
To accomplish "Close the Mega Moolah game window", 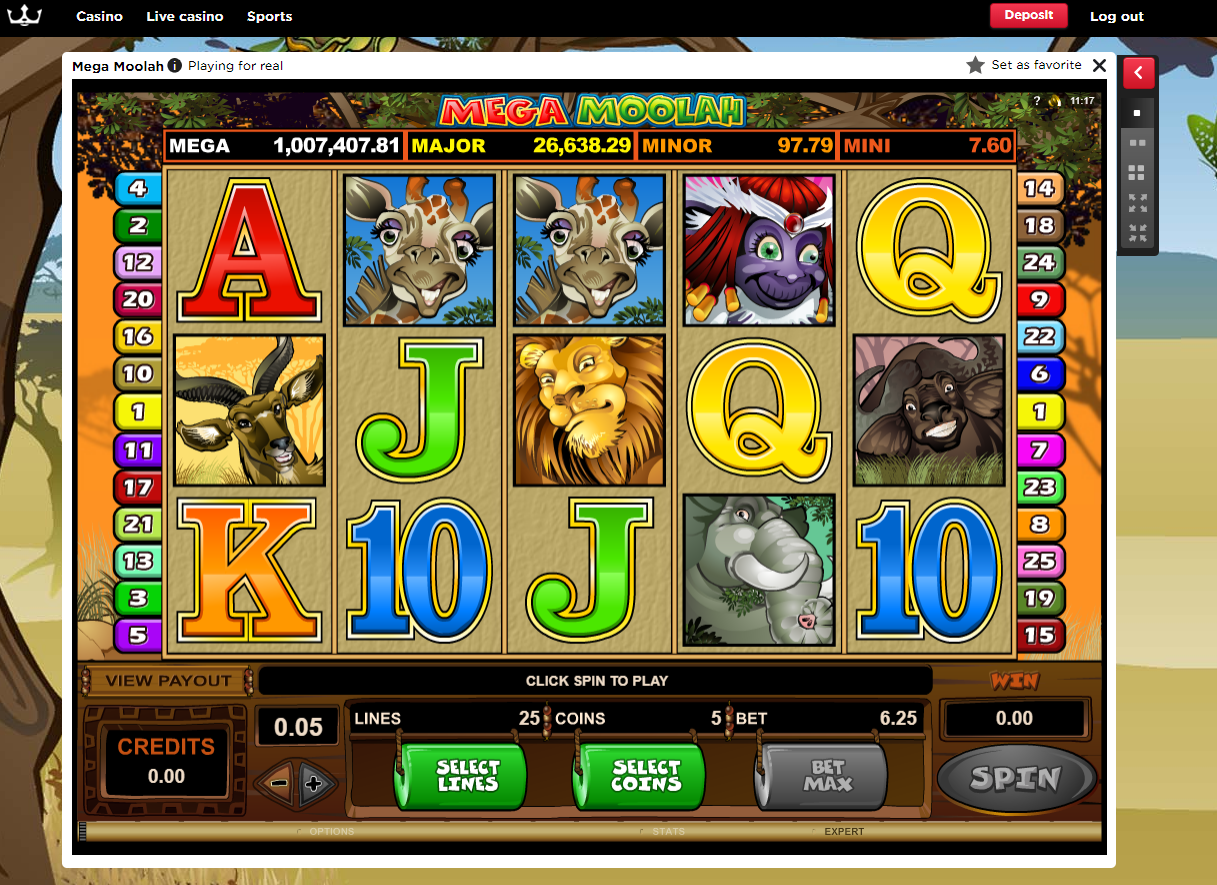I will click(1099, 65).
